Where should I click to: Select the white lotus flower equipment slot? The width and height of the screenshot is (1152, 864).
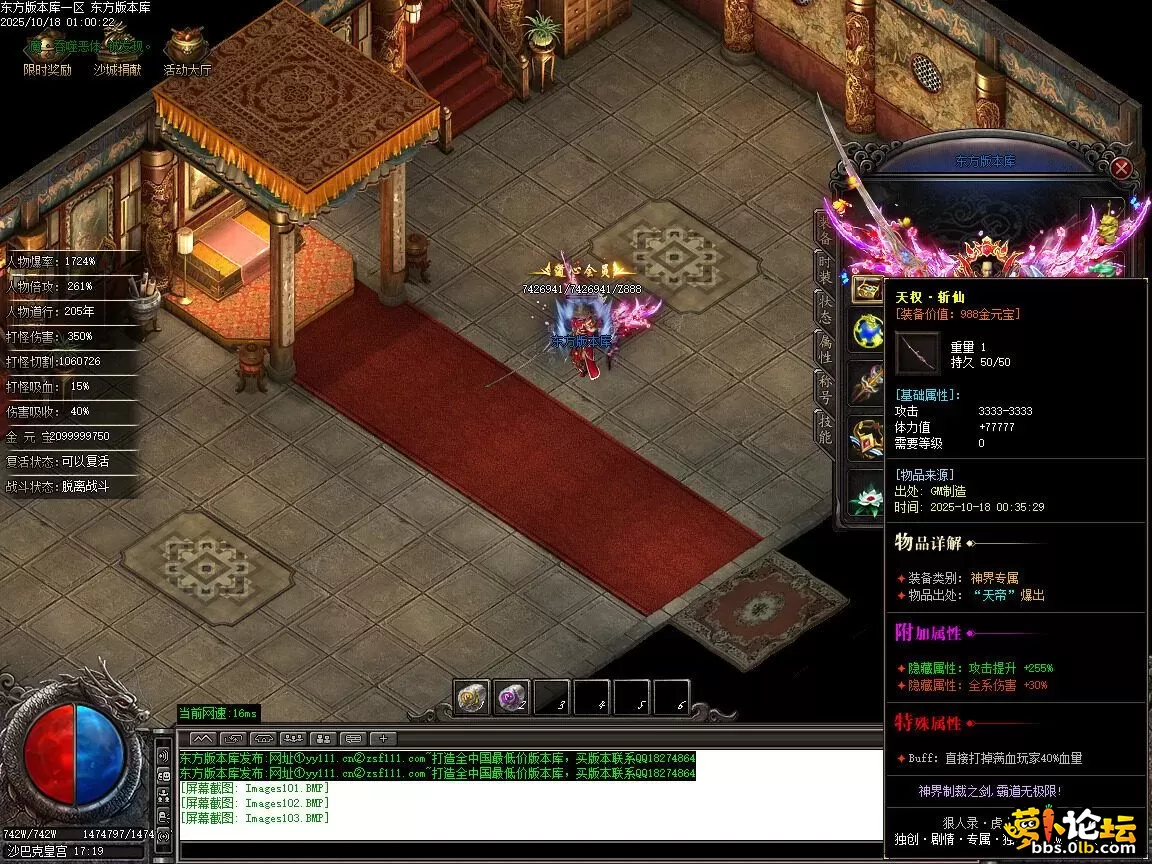[x=867, y=493]
